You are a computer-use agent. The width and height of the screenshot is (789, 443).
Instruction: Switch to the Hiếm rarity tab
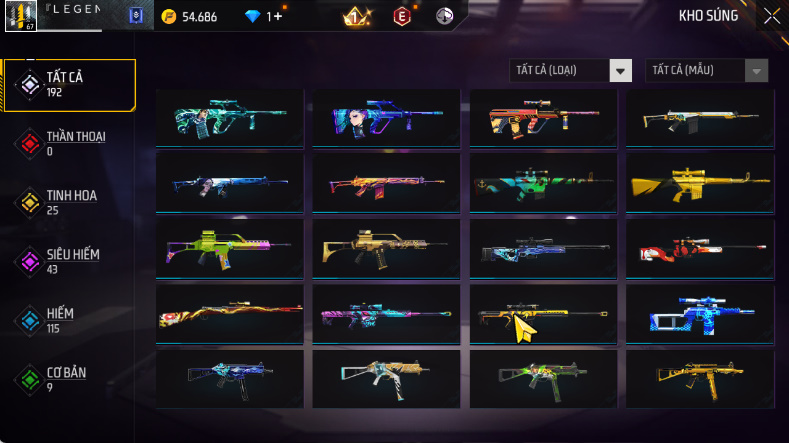point(69,320)
